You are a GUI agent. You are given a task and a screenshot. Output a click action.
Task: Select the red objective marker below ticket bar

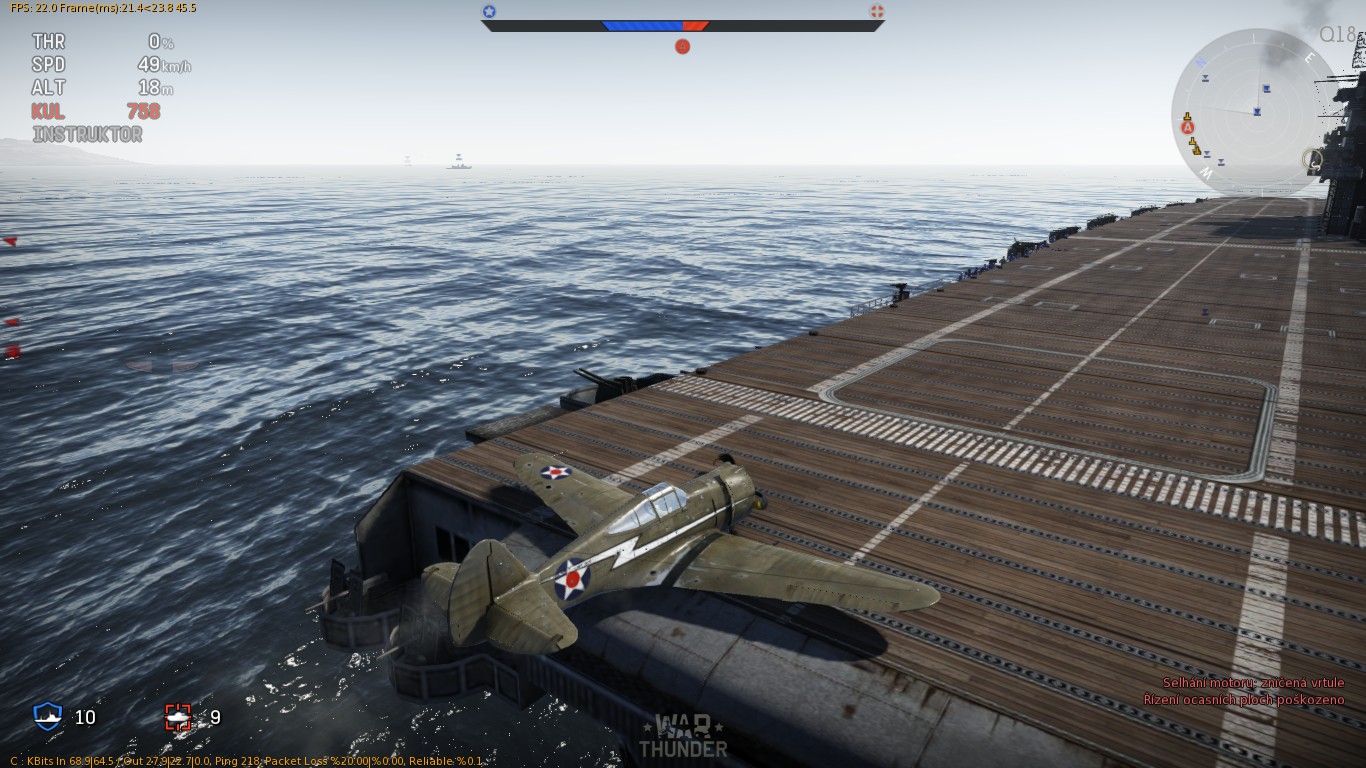(x=682, y=46)
